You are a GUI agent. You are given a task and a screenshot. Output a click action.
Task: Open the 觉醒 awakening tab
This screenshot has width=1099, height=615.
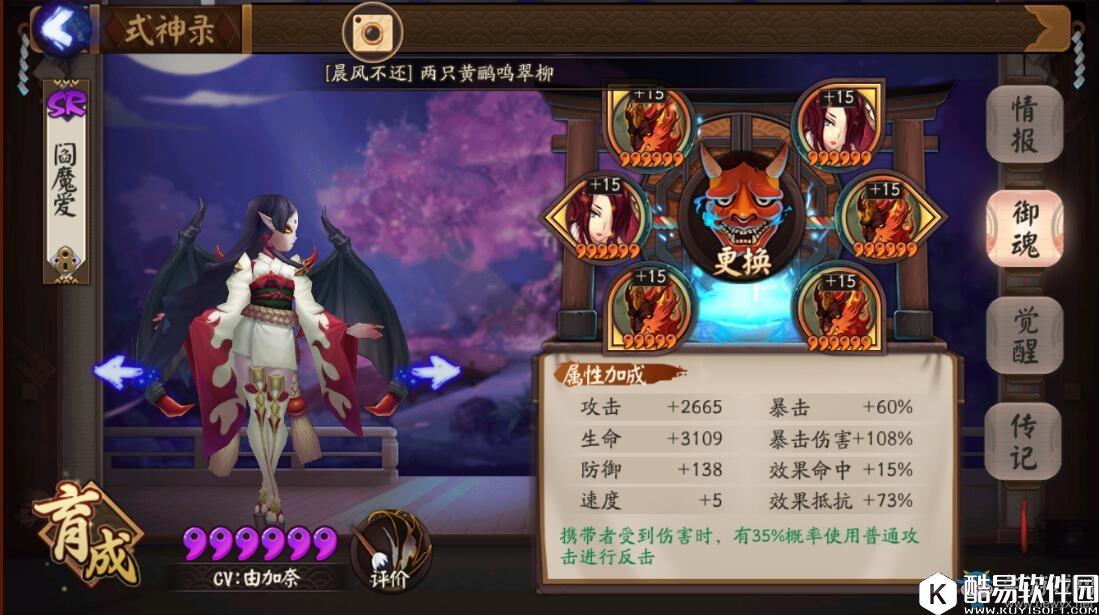pos(1023,334)
